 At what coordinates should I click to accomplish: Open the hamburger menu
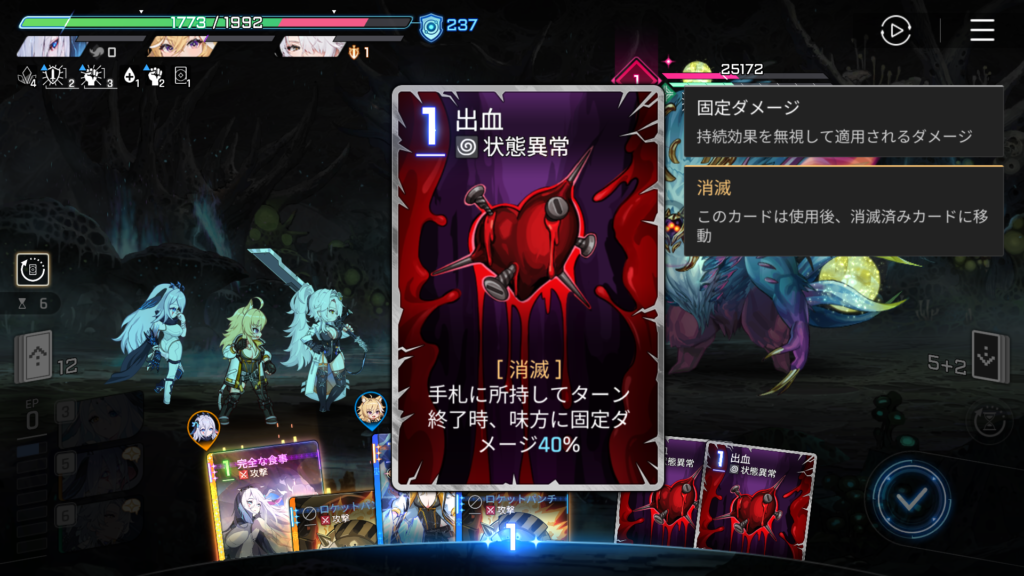(982, 31)
